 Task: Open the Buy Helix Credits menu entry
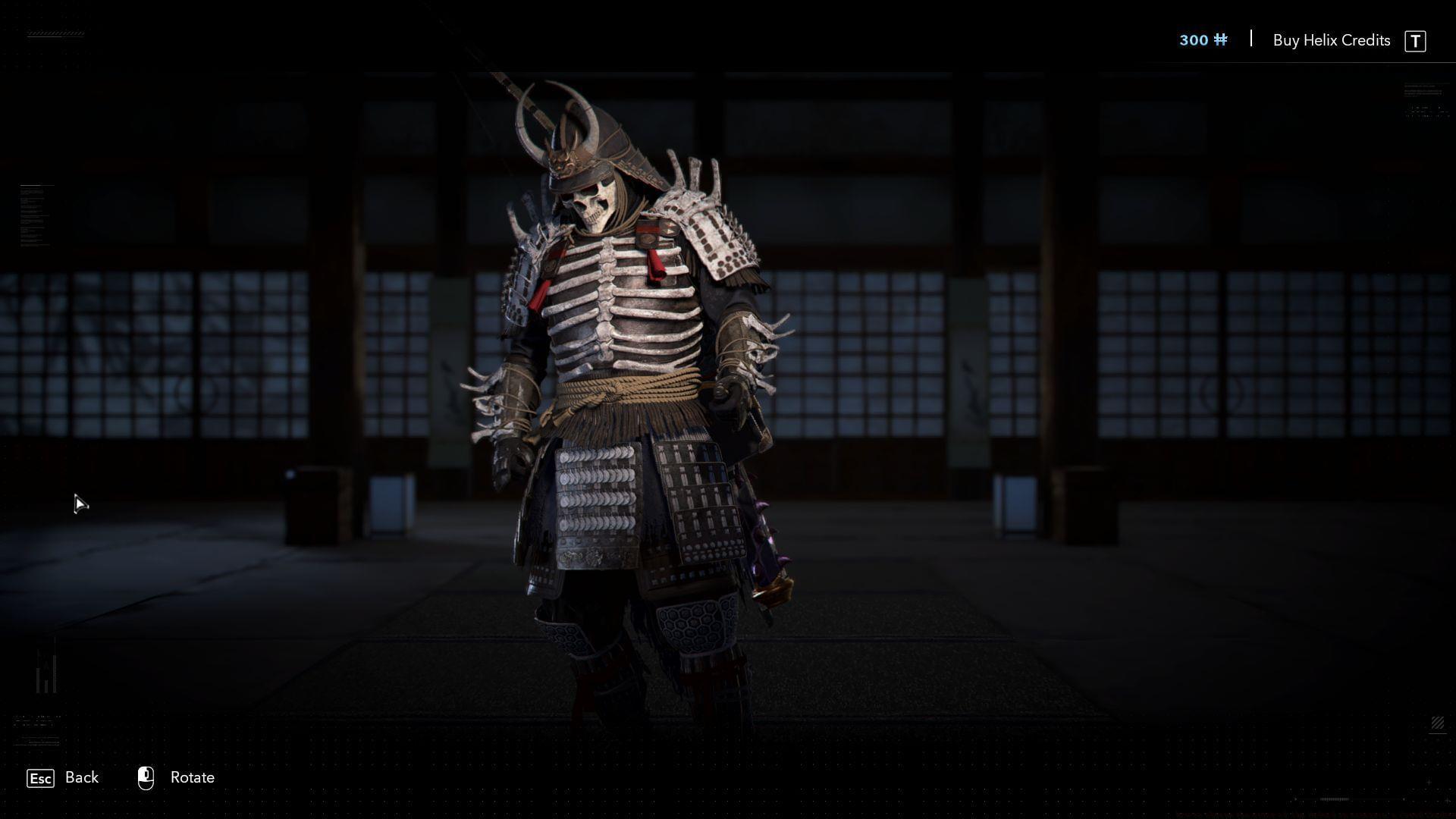pos(1331,40)
